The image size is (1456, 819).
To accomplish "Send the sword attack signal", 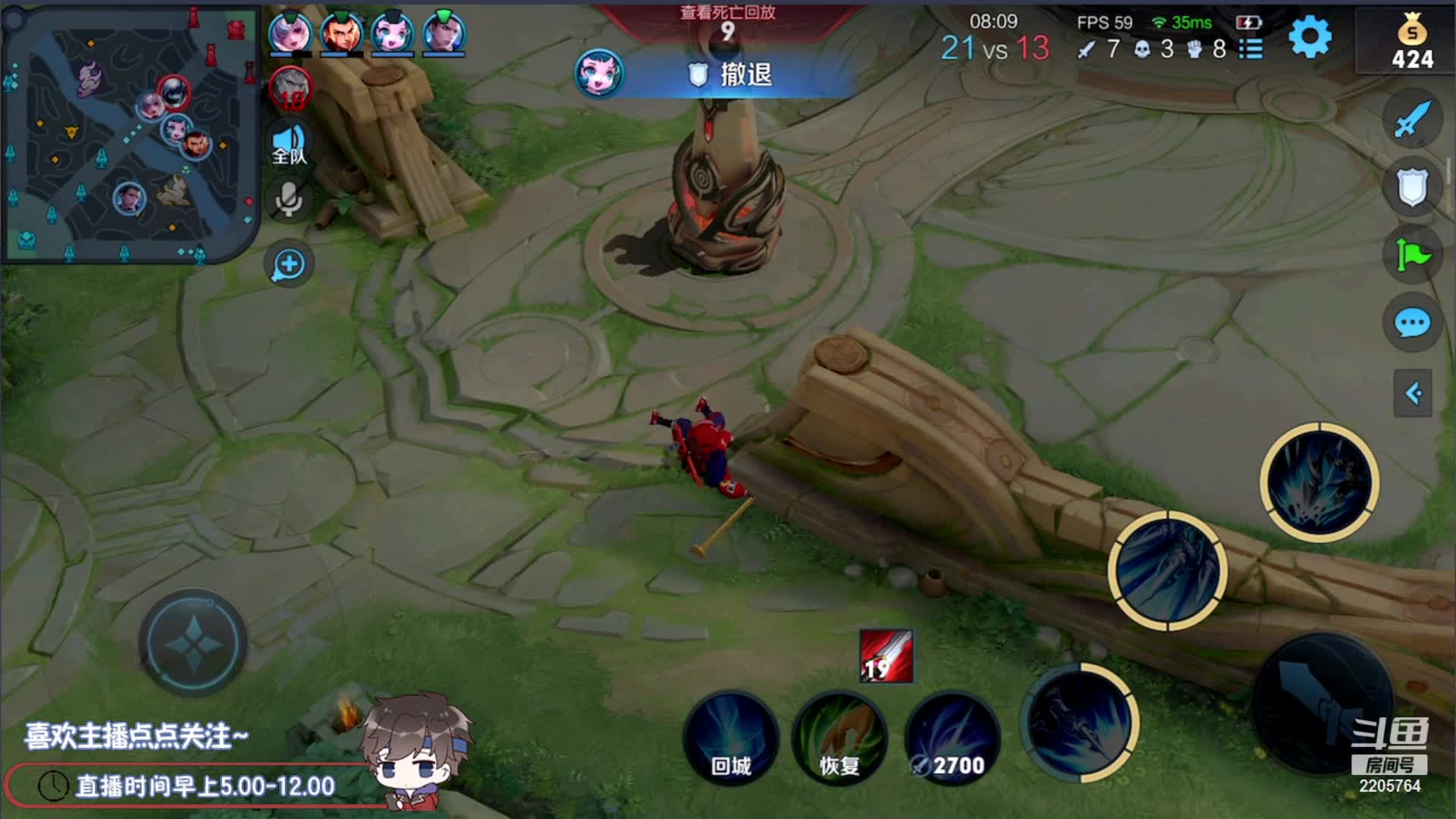I will point(1411,120).
